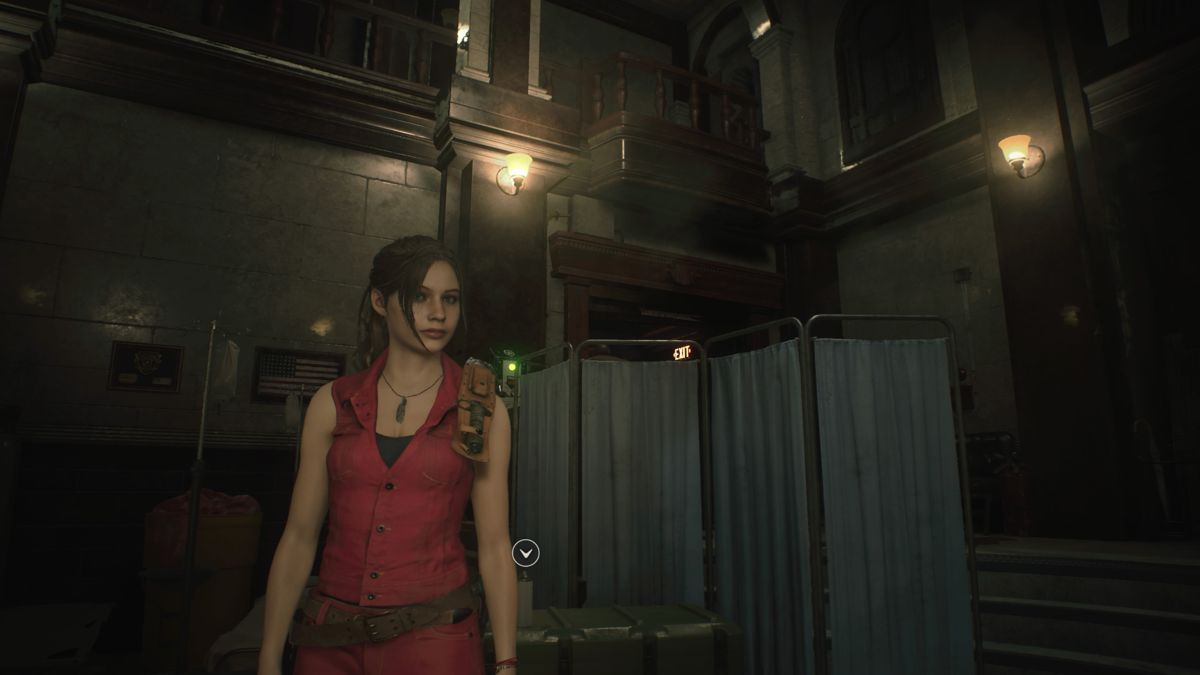1200x675 pixels.
Task: Click the circular down-arrow interaction marker
Action: coord(525,552)
